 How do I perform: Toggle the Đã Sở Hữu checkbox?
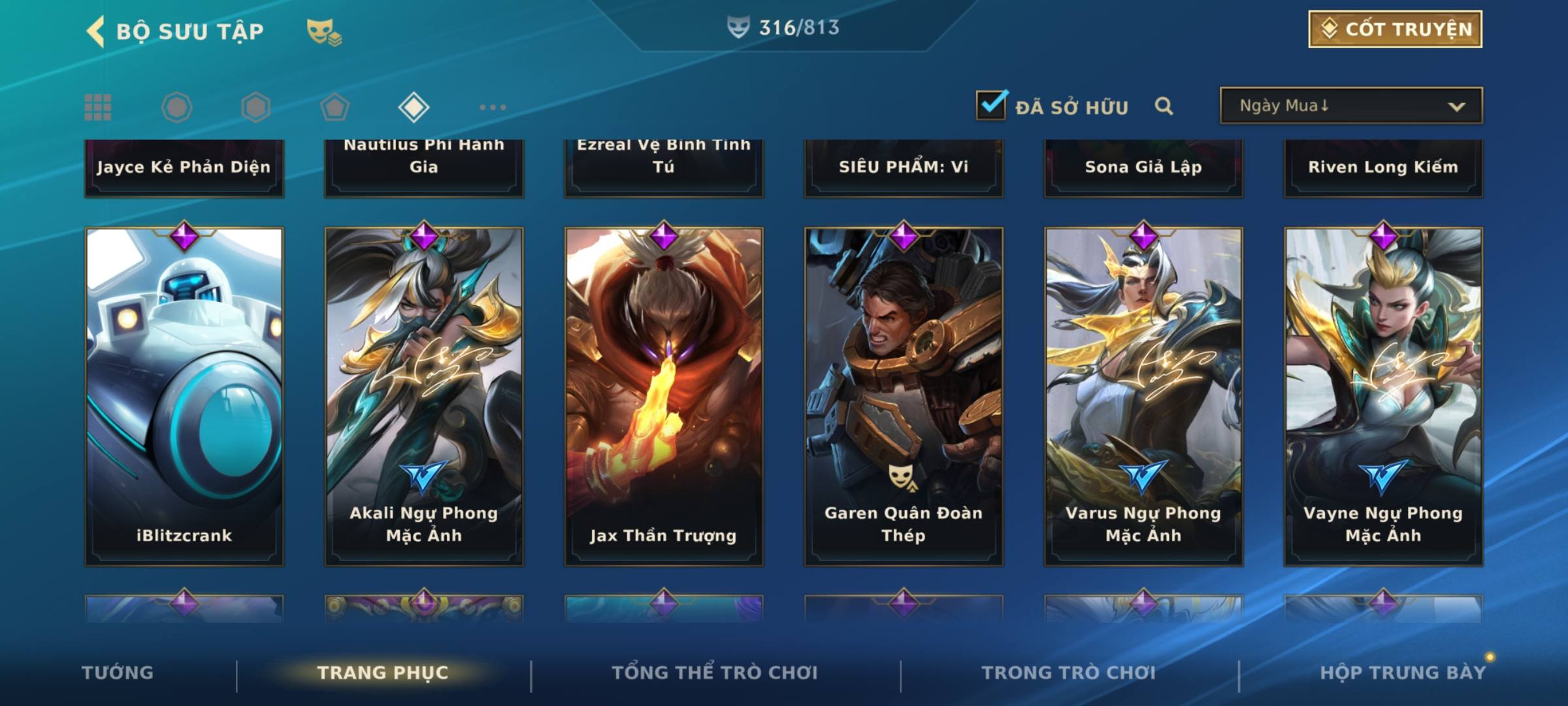991,105
